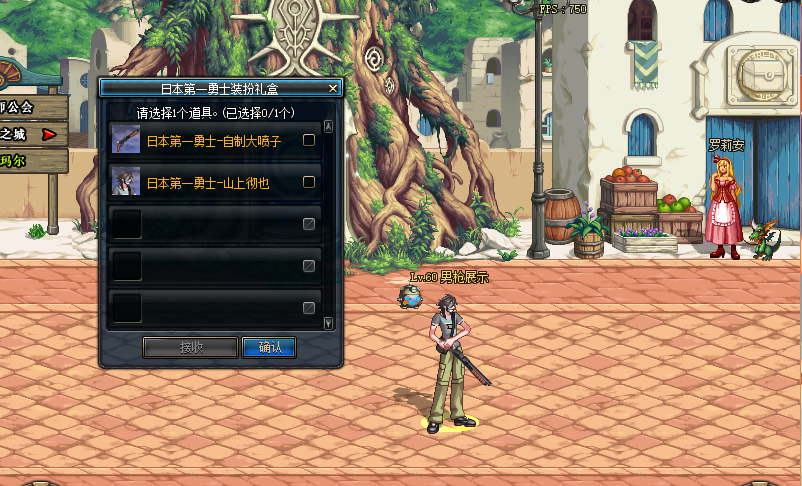802x486 pixels.
Task: Confirm selection with the 确认 button
Action: coord(269,347)
